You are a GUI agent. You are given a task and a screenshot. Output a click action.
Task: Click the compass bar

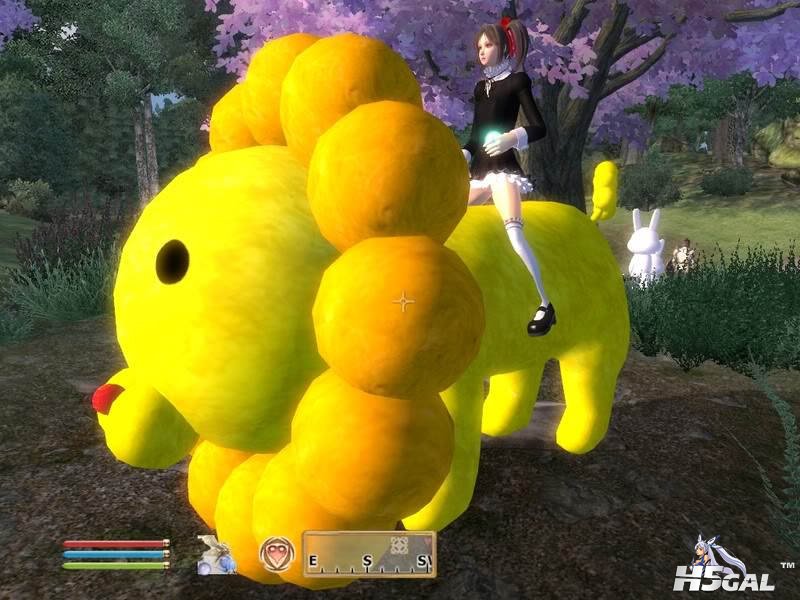click(x=369, y=555)
